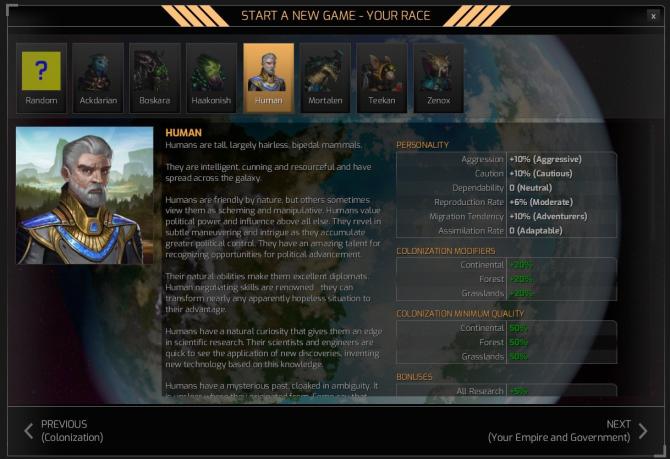Screen dimensions: 670x459
Task: Select the Mortalen race portrait
Action: pos(326,77)
